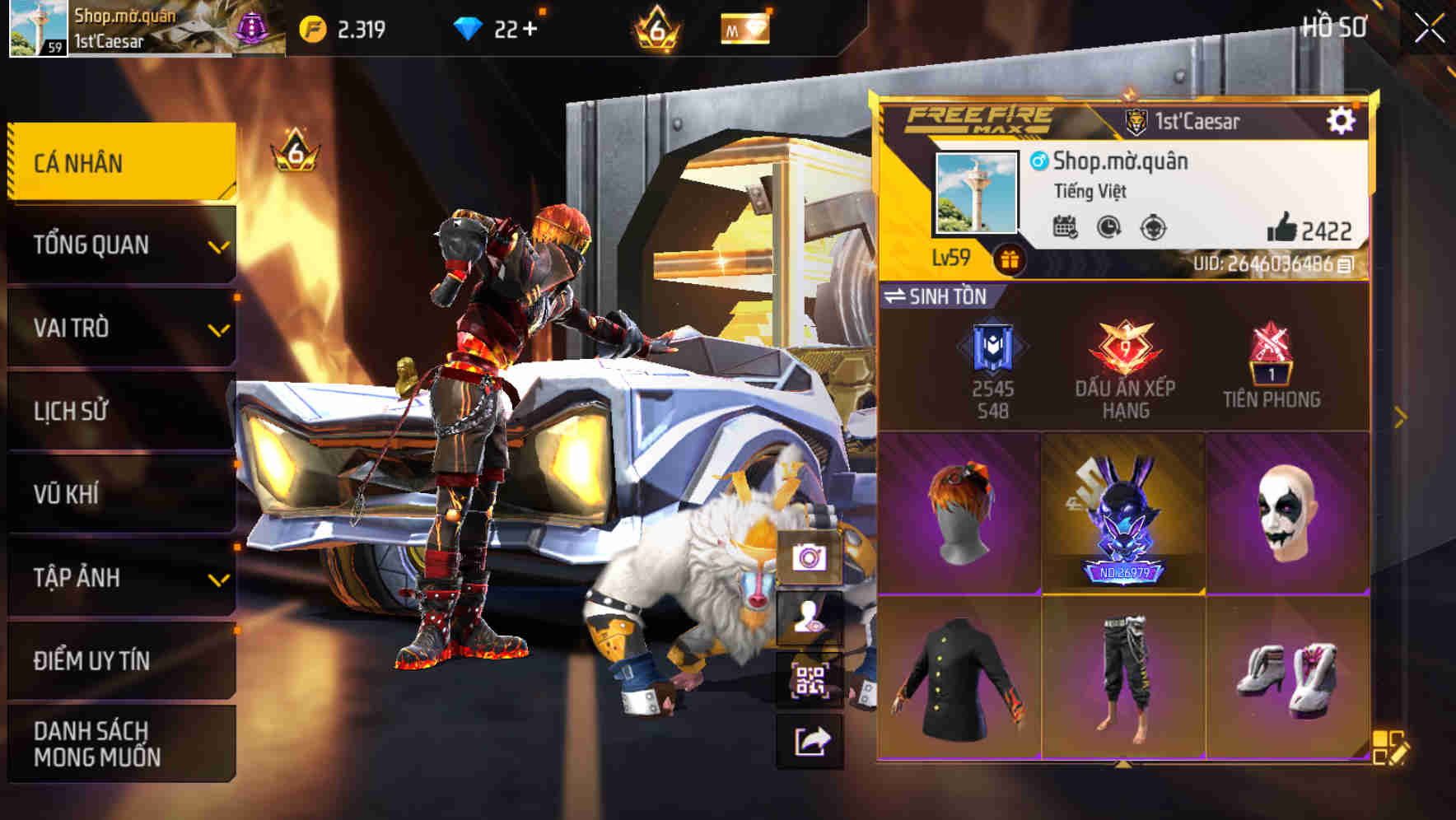Expand the TỔNG QUAN section
Screen dimensions: 1456x820
120,245
